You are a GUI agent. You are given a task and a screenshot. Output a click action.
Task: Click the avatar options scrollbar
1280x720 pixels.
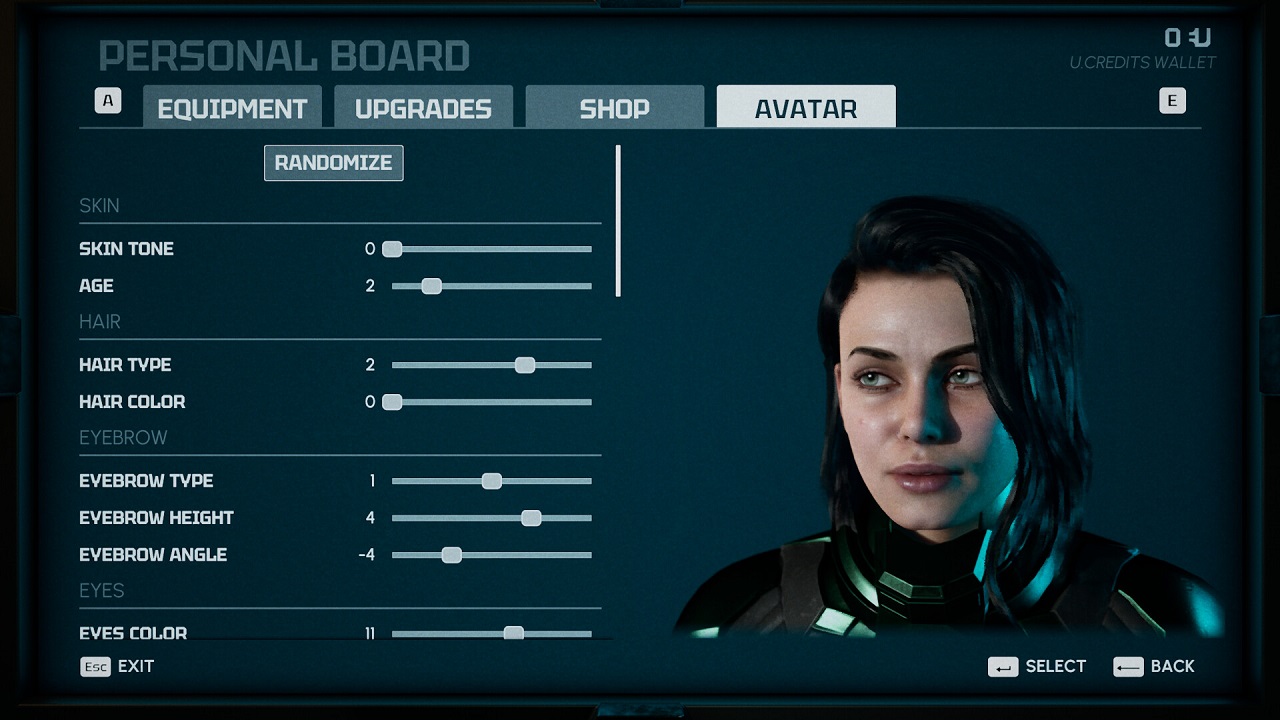(x=618, y=222)
